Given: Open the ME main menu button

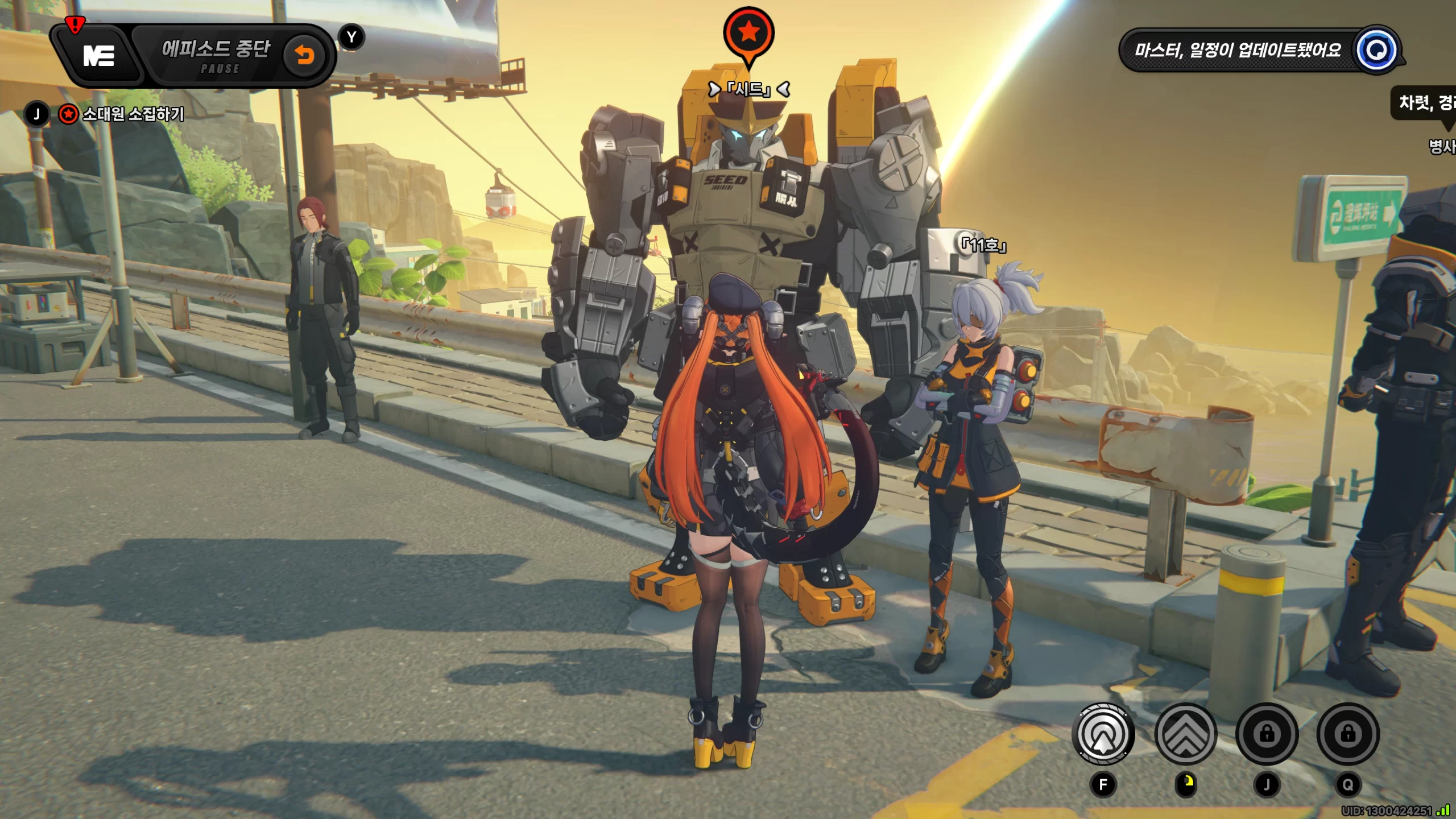Looking at the screenshot, I should coord(99,56).
